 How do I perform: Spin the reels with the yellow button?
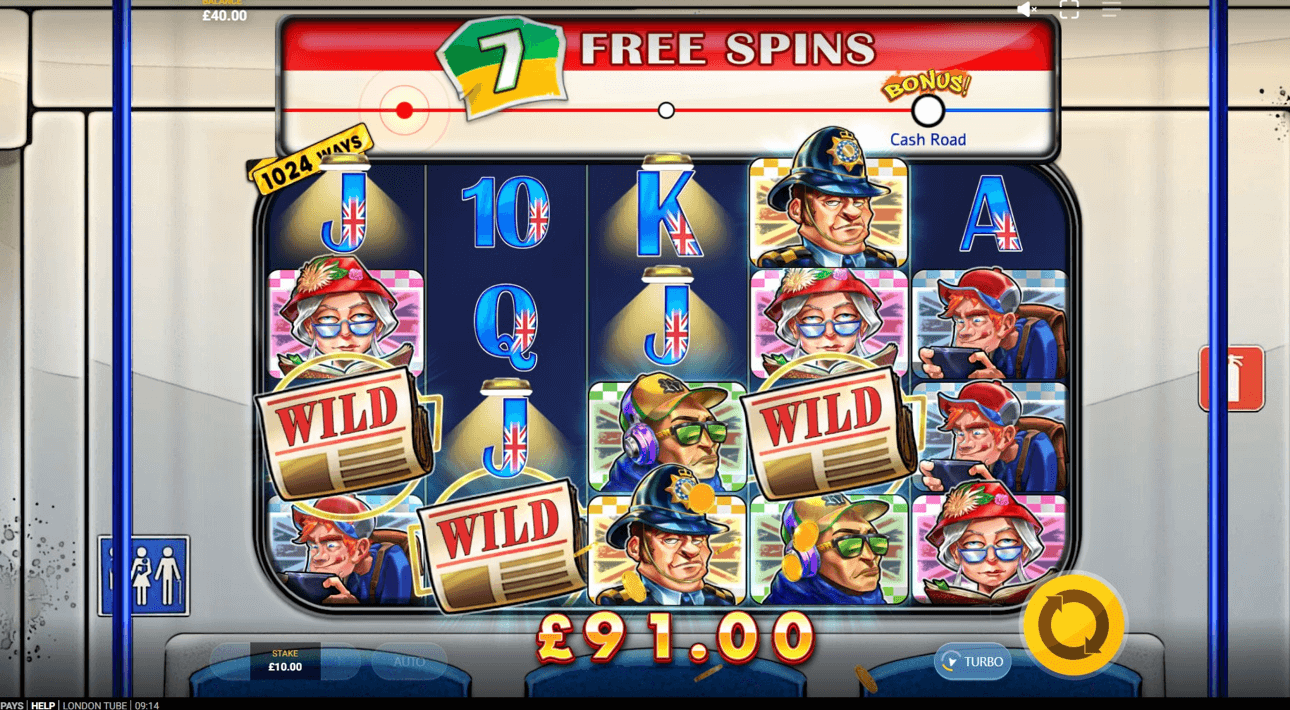(1073, 626)
